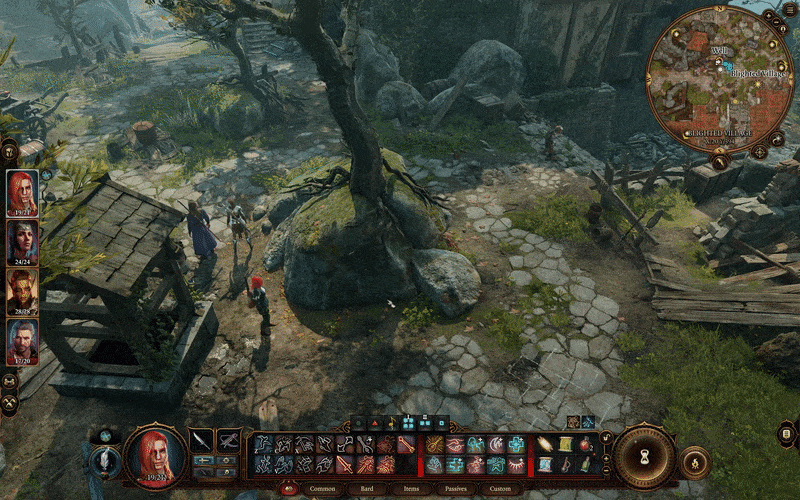Switch to the Custom hotbar tab
Image resolution: width=800 pixels, height=500 pixels.
[x=499, y=489]
